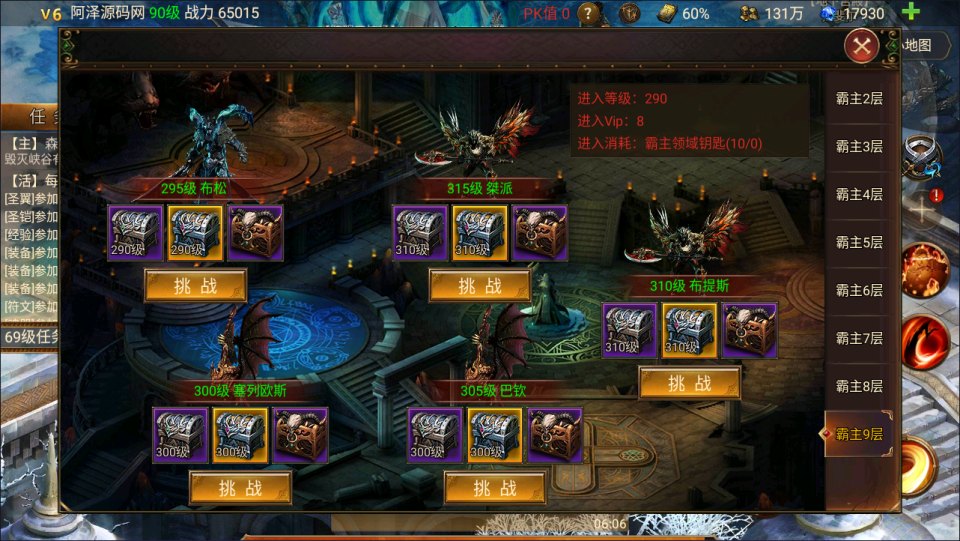
Task: Challenge the level 295 boss 布松
Action: tap(195, 286)
